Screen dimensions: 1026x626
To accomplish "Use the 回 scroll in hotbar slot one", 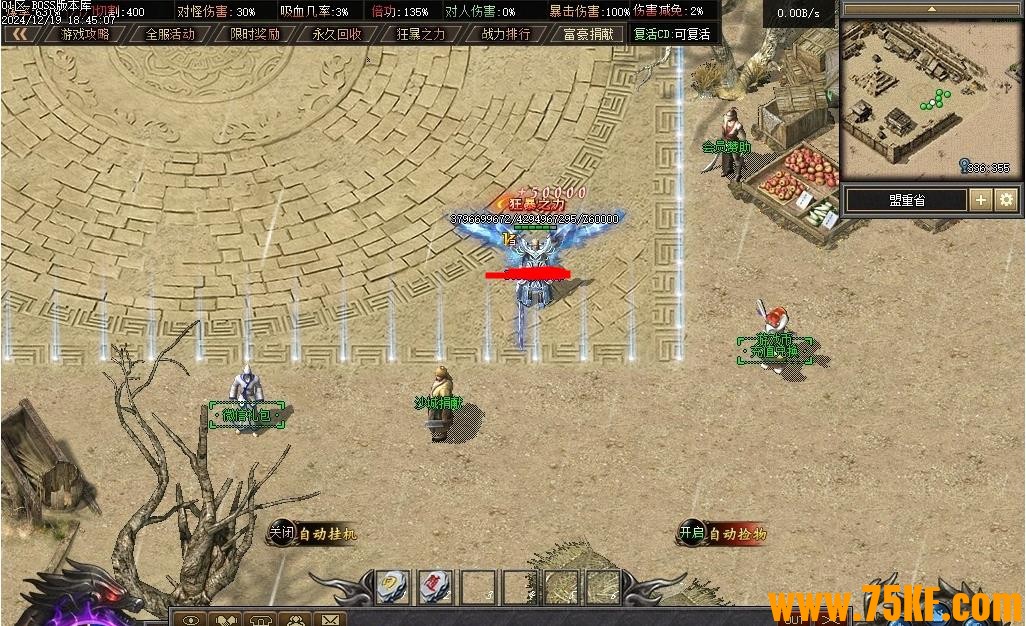I will [390, 586].
